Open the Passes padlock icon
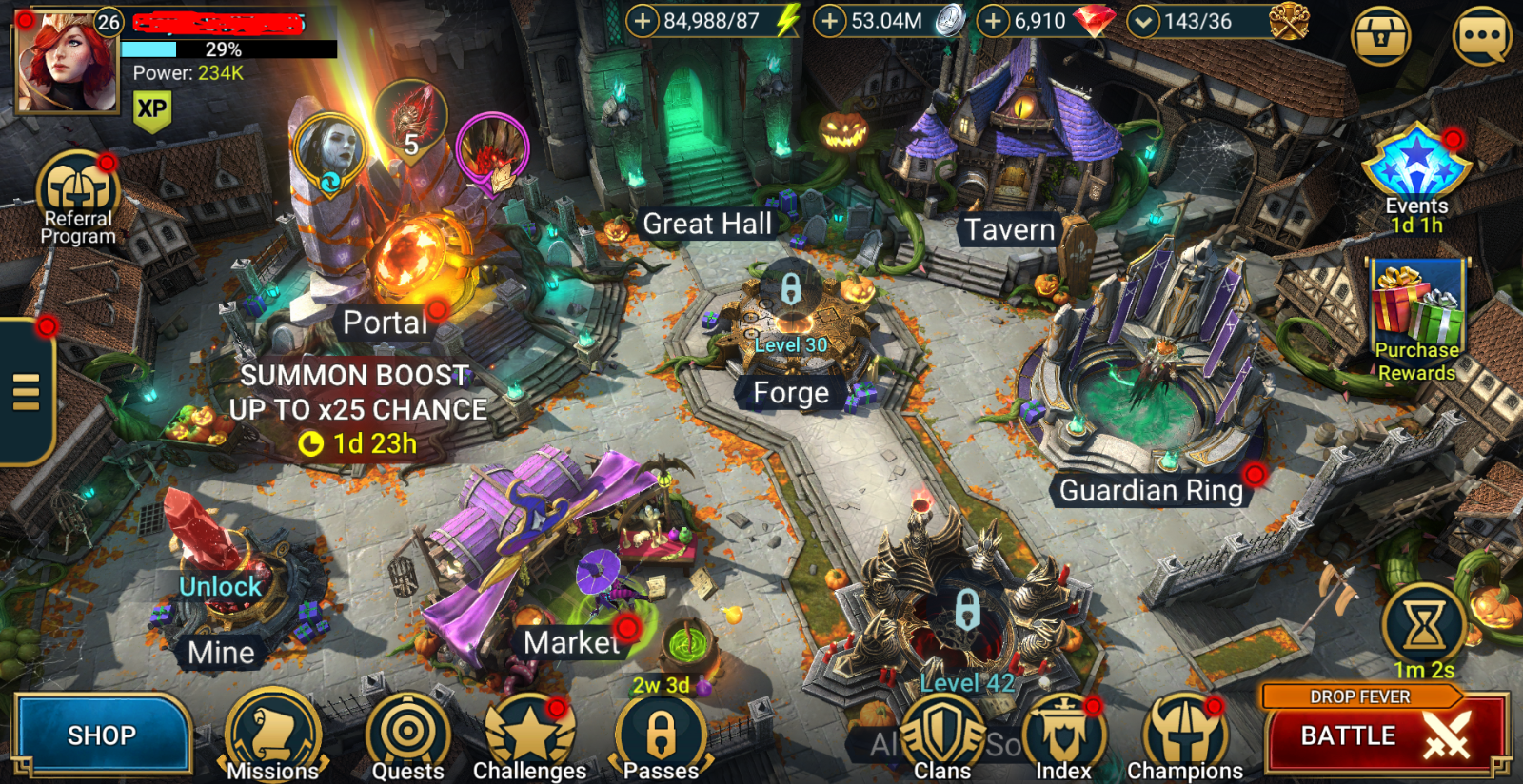The image size is (1523, 784). point(663,731)
